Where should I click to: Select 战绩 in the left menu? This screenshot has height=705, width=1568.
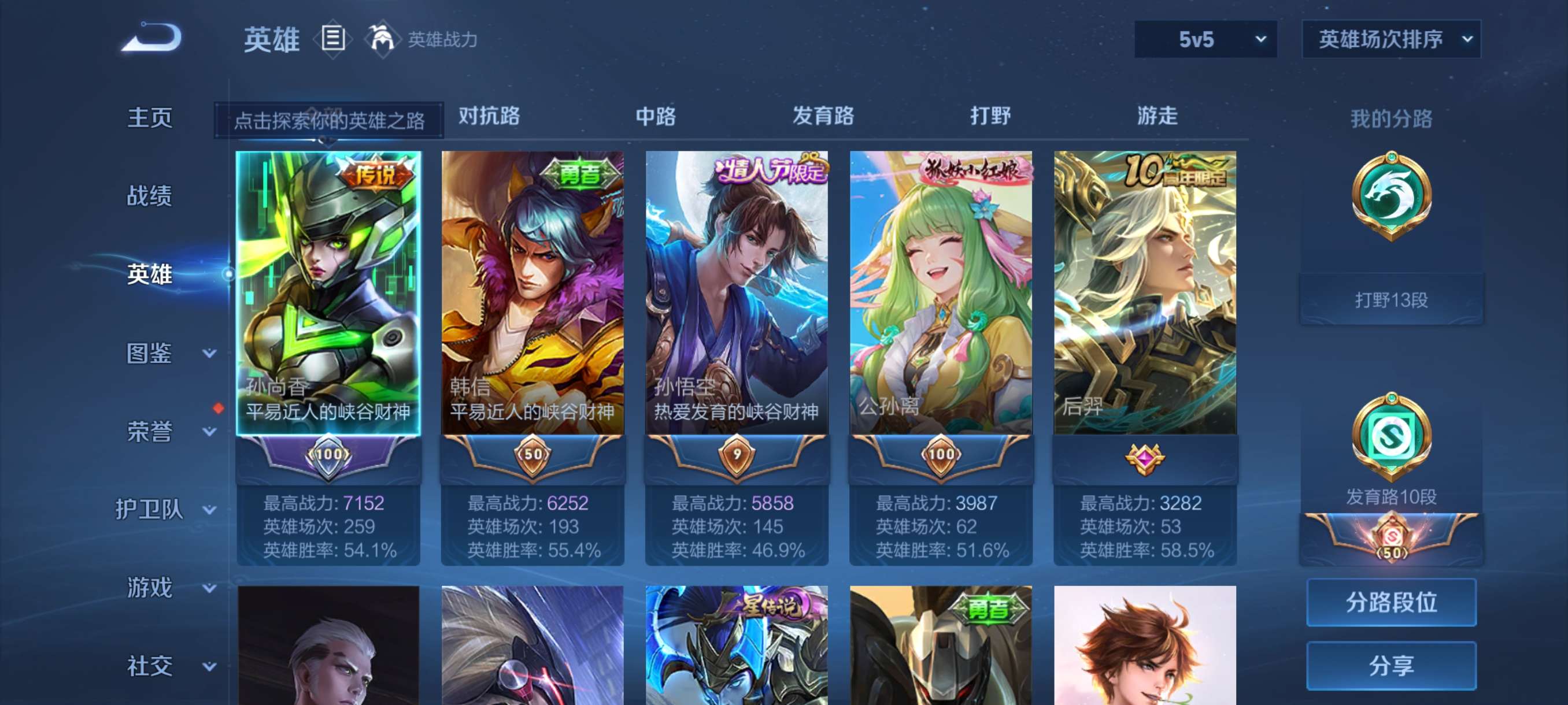(149, 196)
